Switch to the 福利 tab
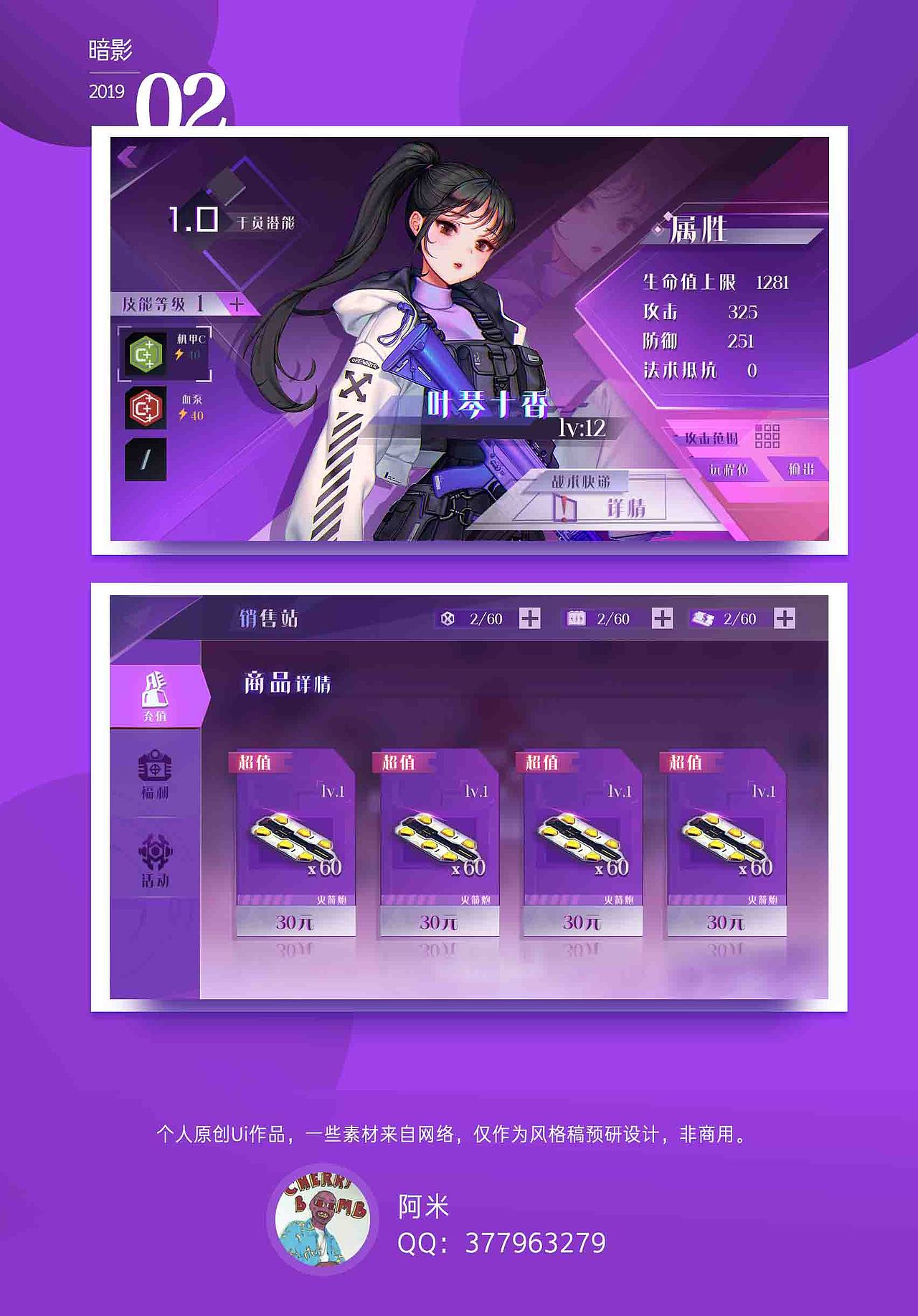 [x=156, y=775]
